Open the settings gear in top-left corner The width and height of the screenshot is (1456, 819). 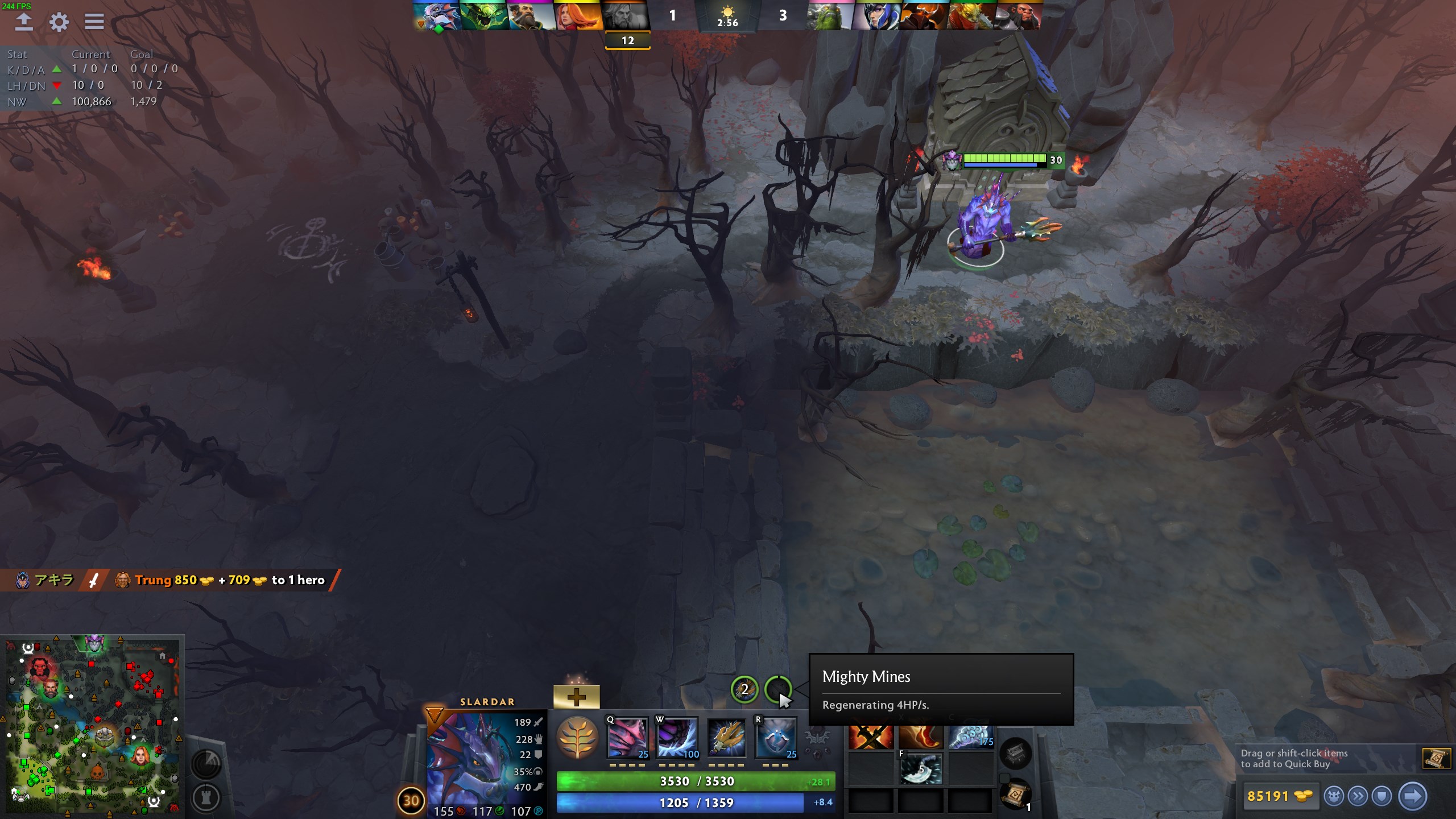click(59, 22)
